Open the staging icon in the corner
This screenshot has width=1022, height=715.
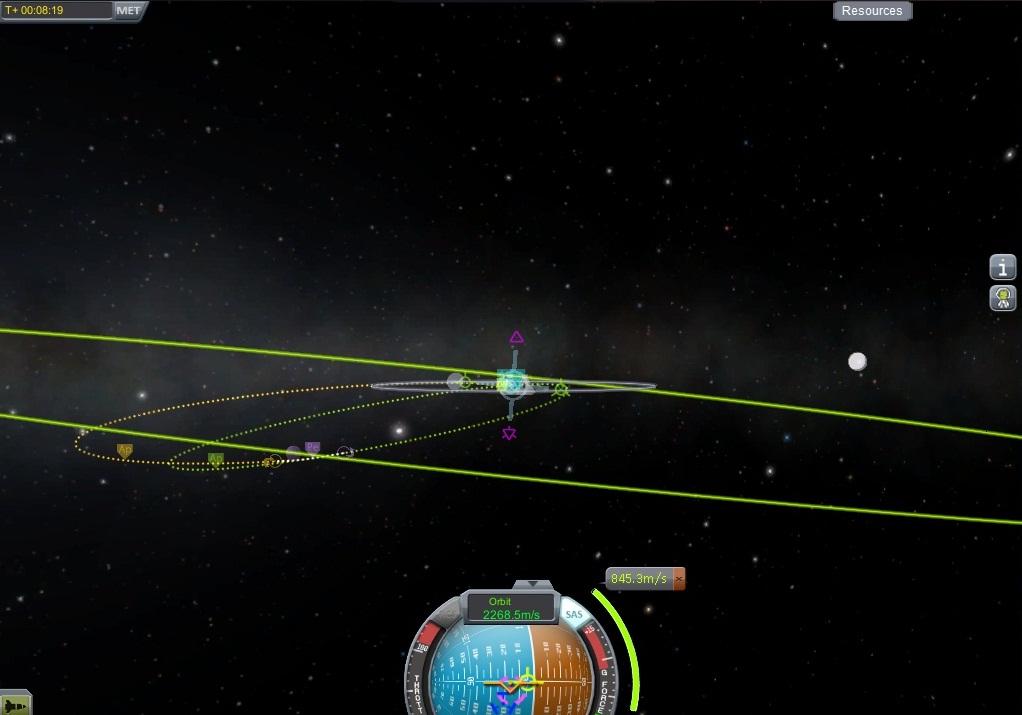[15, 704]
